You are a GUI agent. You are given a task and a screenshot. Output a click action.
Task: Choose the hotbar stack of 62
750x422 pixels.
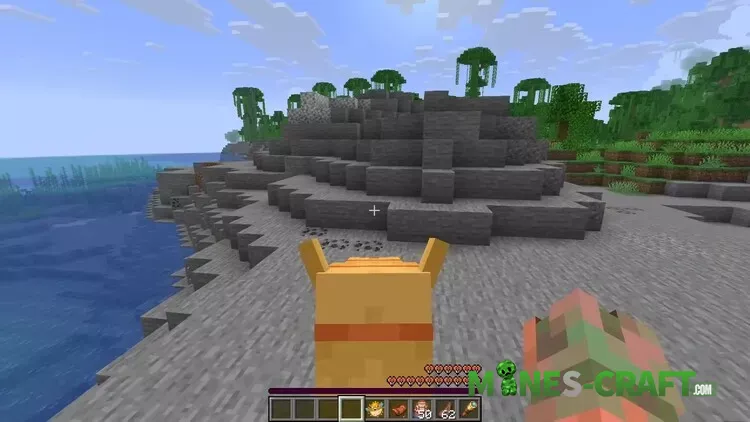pos(445,408)
